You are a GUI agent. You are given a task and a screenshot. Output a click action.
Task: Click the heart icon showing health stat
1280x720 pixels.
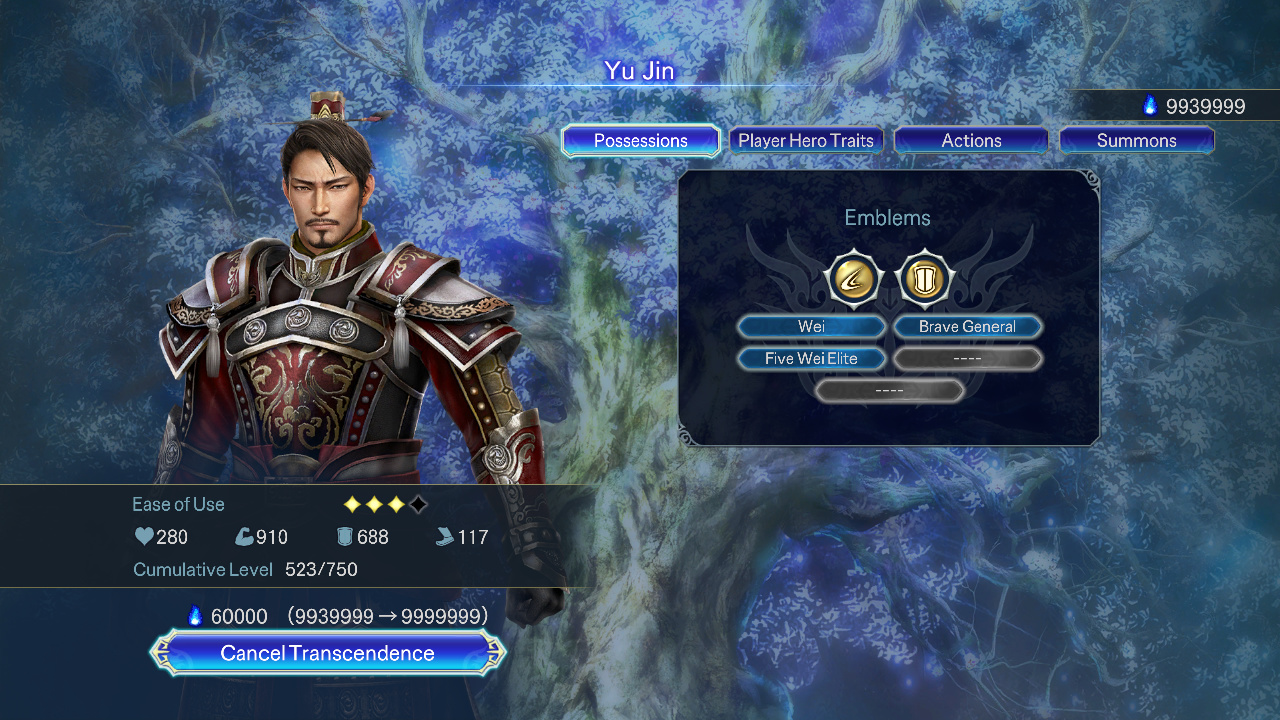tap(143, 537)
